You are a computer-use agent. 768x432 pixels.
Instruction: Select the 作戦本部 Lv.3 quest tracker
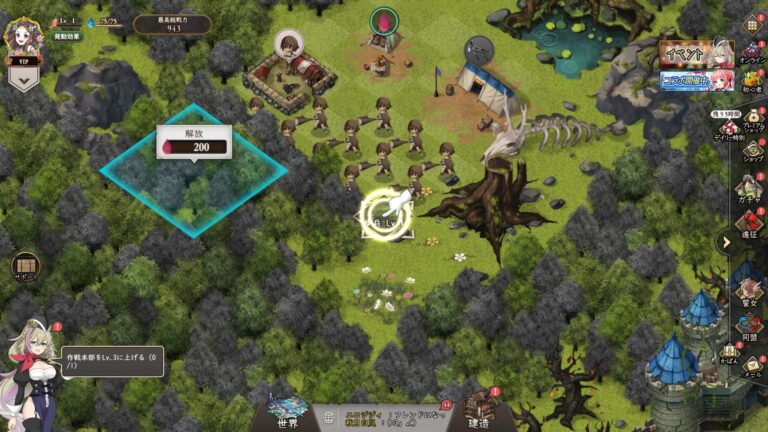[x=112, y=361]
